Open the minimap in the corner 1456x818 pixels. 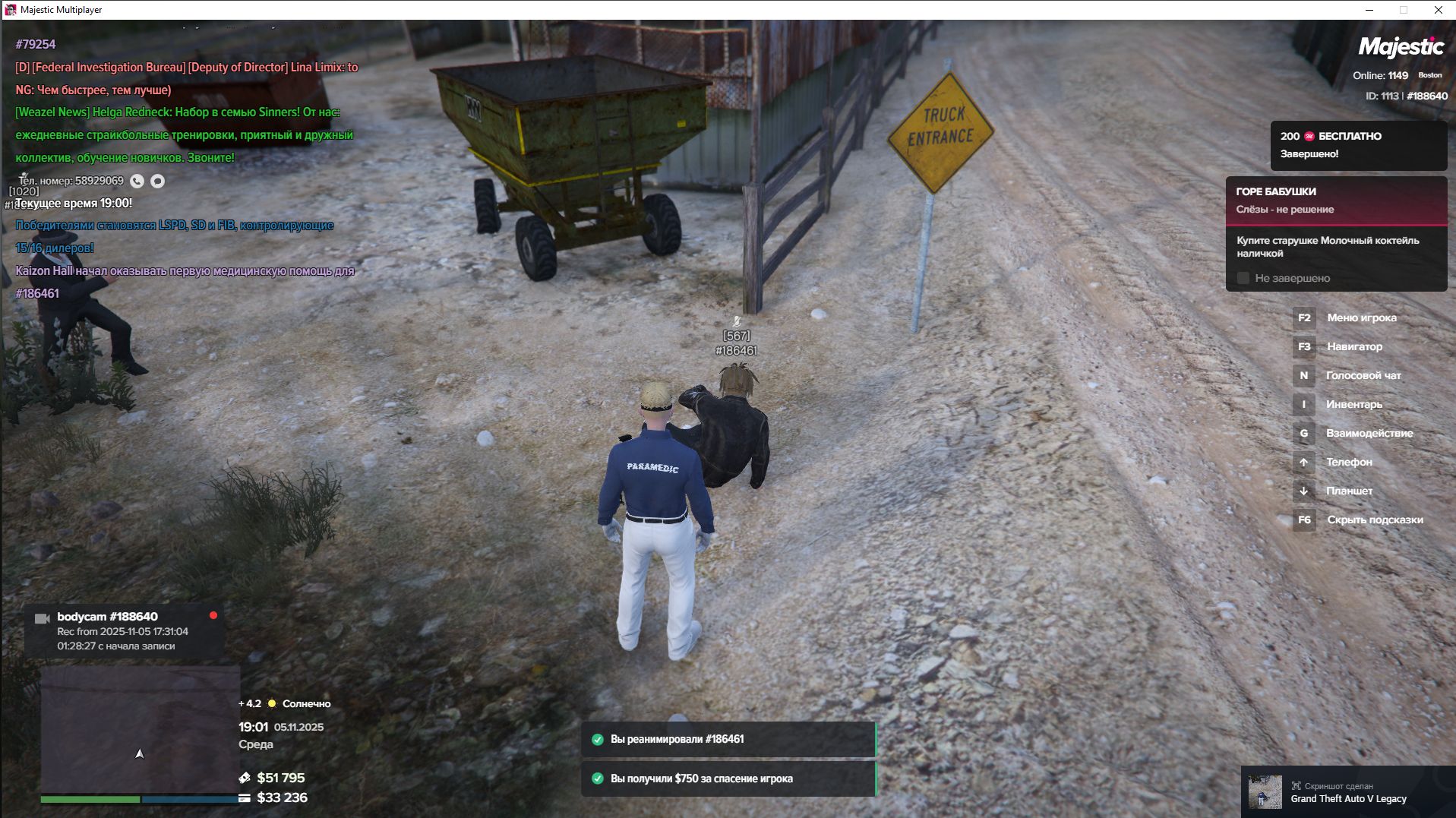140,729
